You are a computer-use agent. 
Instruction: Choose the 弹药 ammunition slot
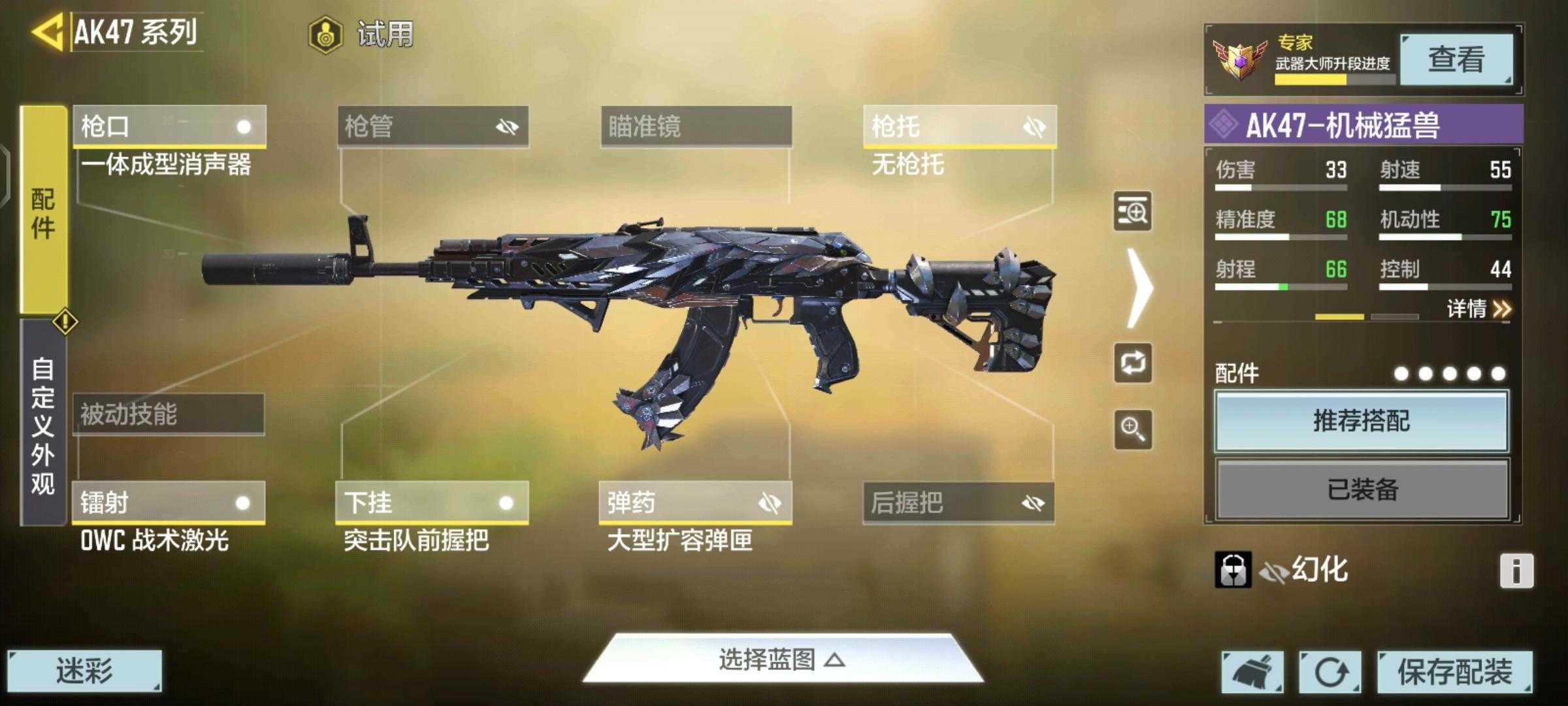point(695,503)
